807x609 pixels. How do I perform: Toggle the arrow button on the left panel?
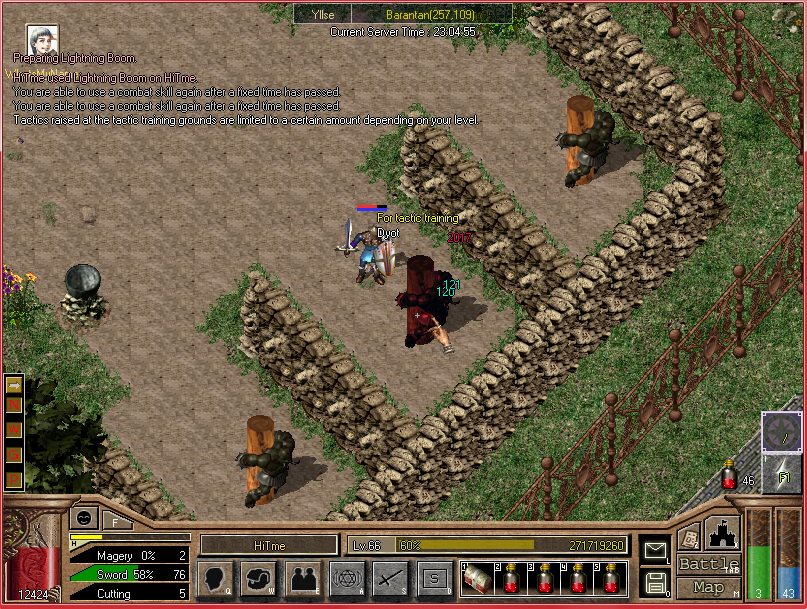pyautogui.click(x=14, y=385)
